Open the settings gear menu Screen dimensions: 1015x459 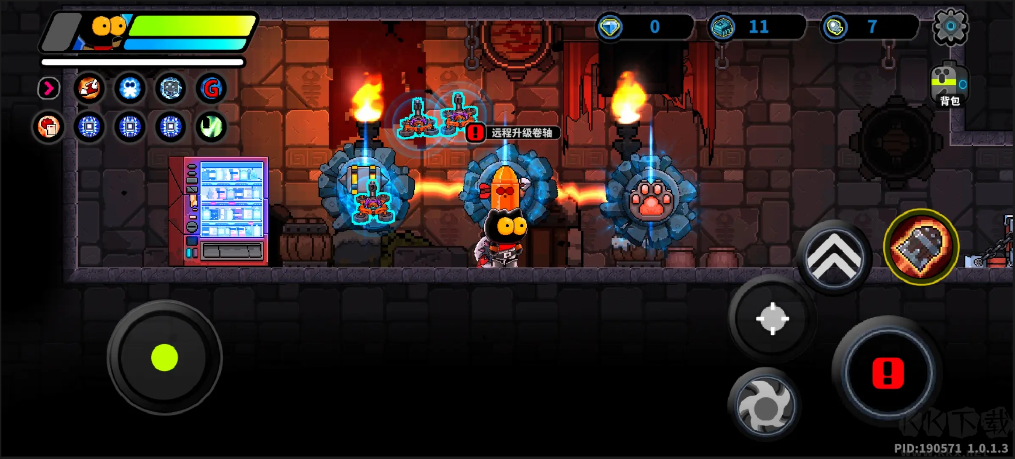tap(950, 27)
